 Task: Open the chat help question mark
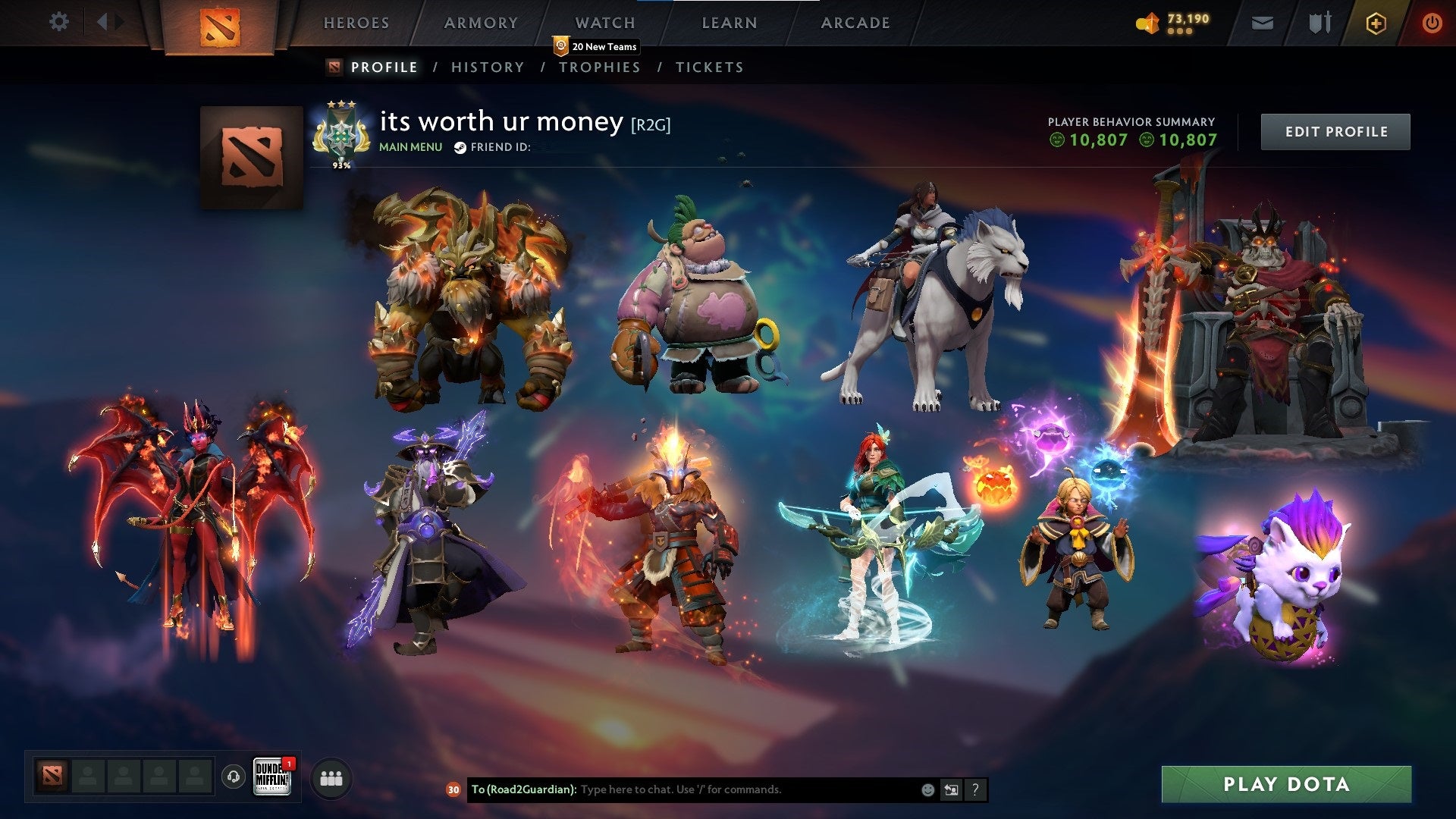pos(975,789)
